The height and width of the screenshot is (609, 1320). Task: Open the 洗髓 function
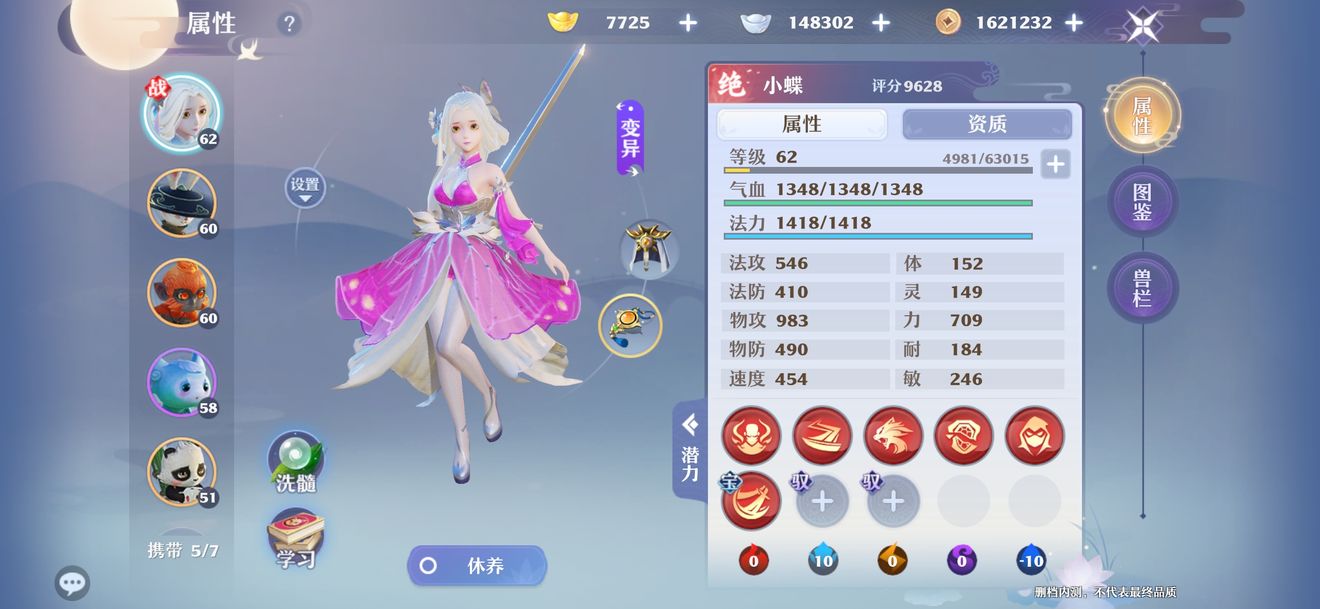point(295,462)
